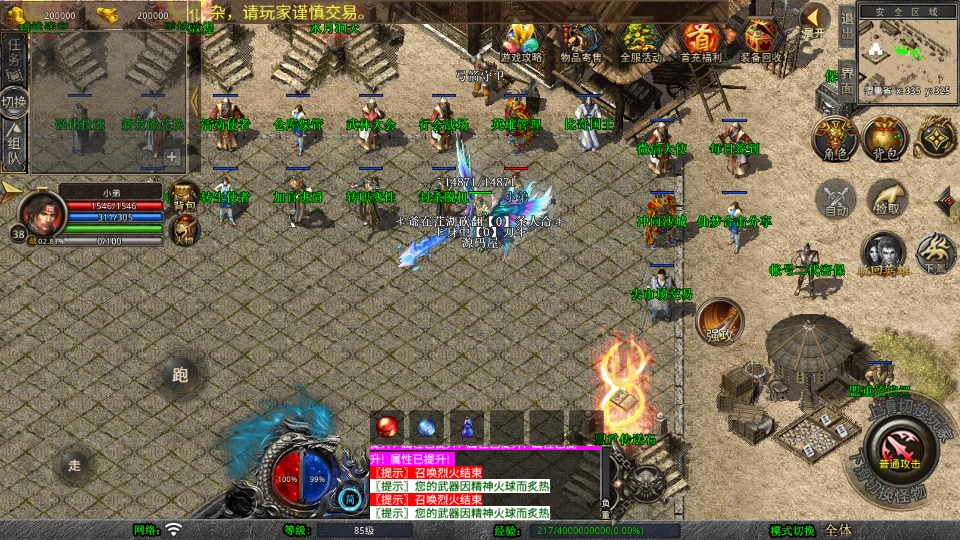Click the 展开 expand arrow button
960x540 pixels.
[815, 21]
